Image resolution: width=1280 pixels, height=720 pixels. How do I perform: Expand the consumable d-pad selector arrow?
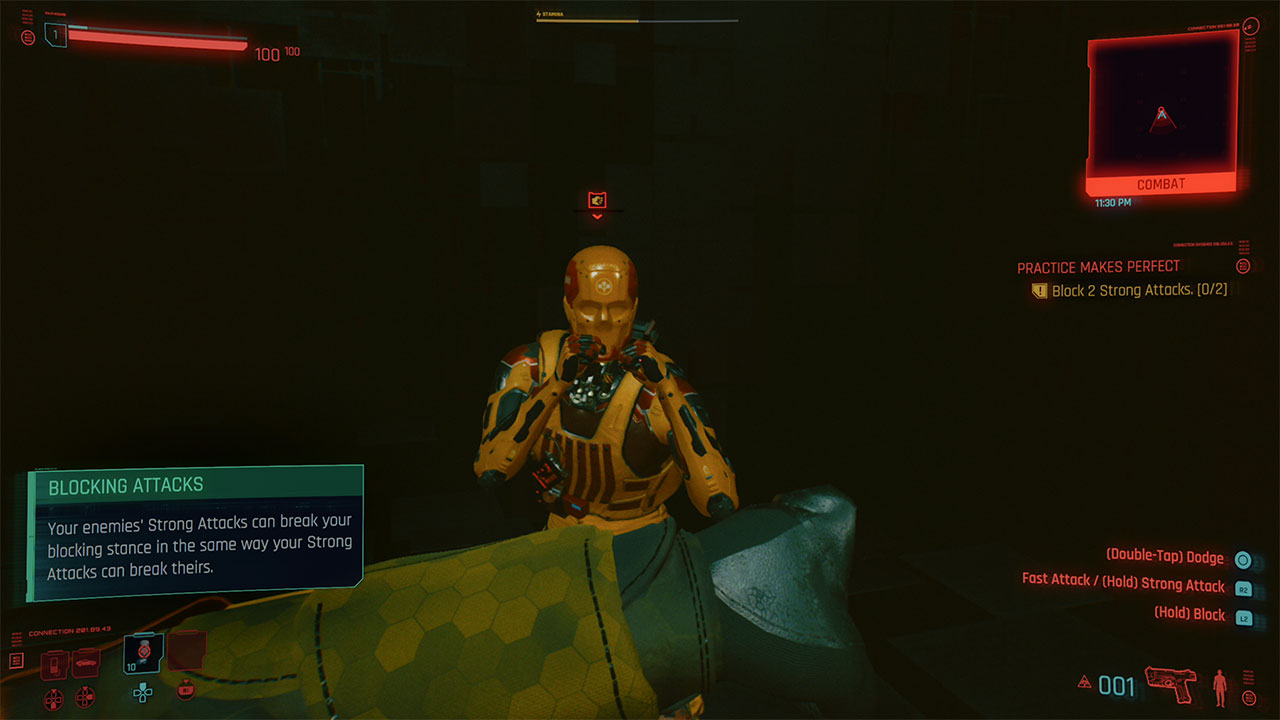[x=185, y=691]
